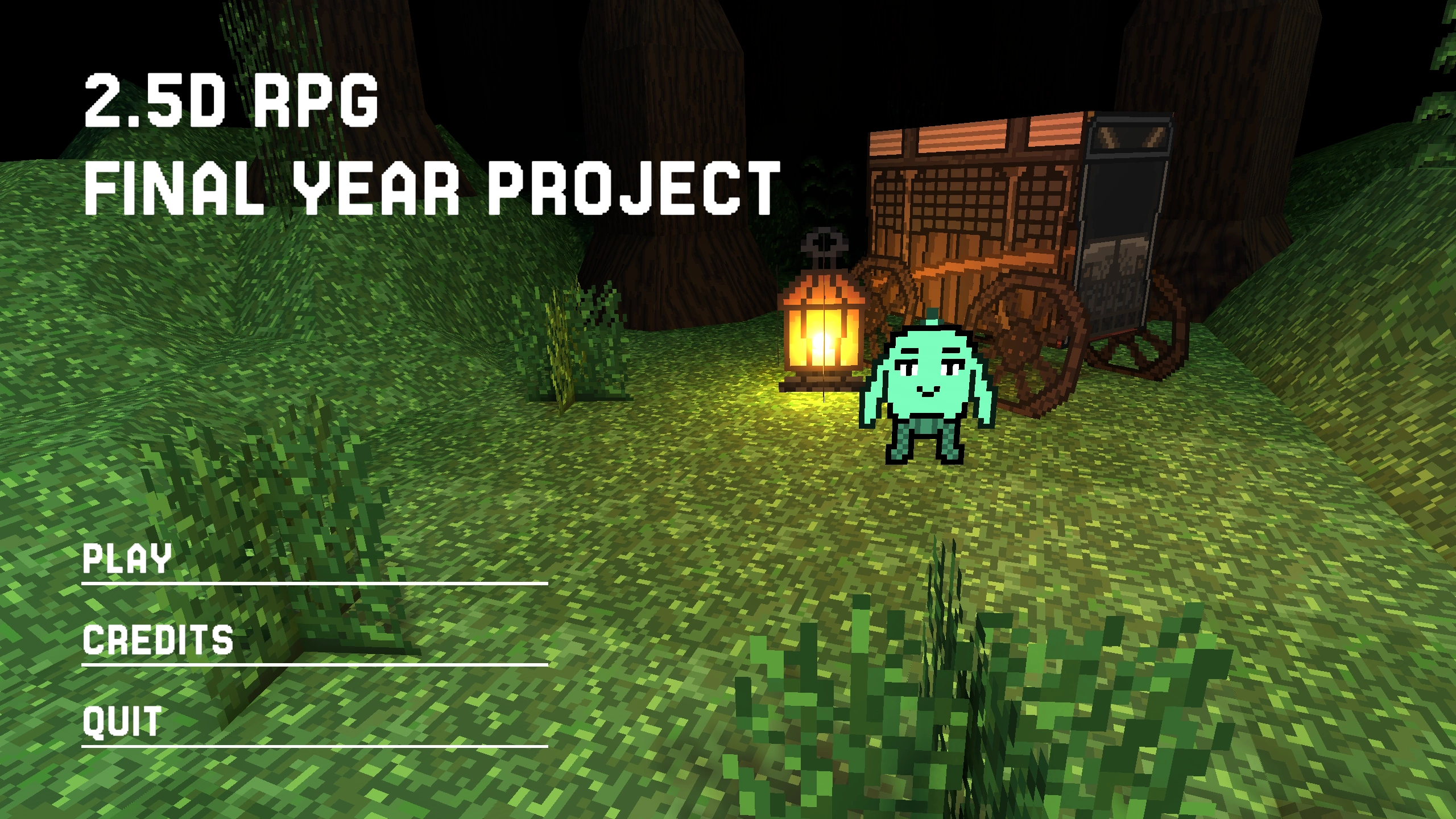Open the Credits screen

pyautogui.click(x=158, y=640)
